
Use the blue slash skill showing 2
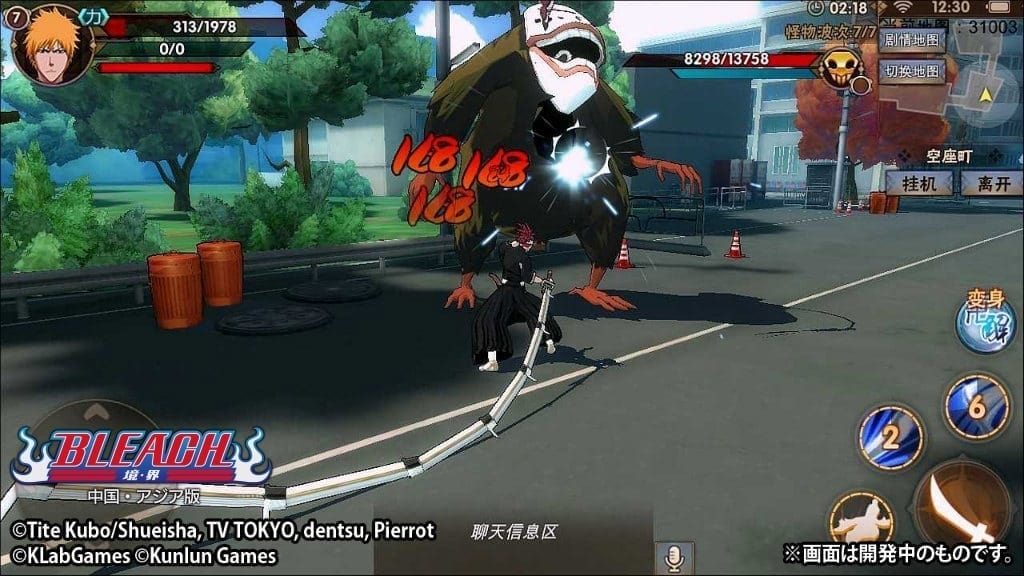[890, 436]
